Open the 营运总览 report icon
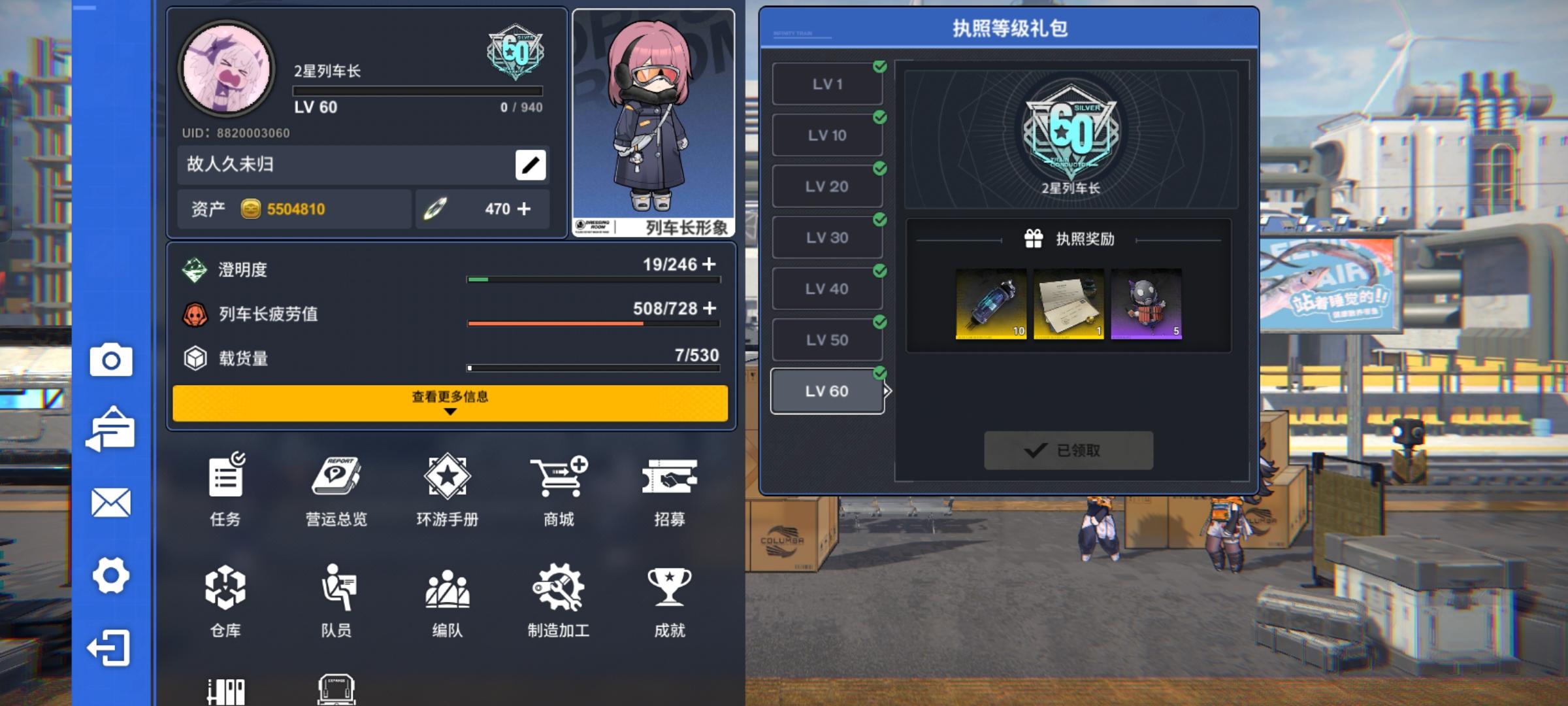Viewport: 1568px width, 706px height. point(336,477)
